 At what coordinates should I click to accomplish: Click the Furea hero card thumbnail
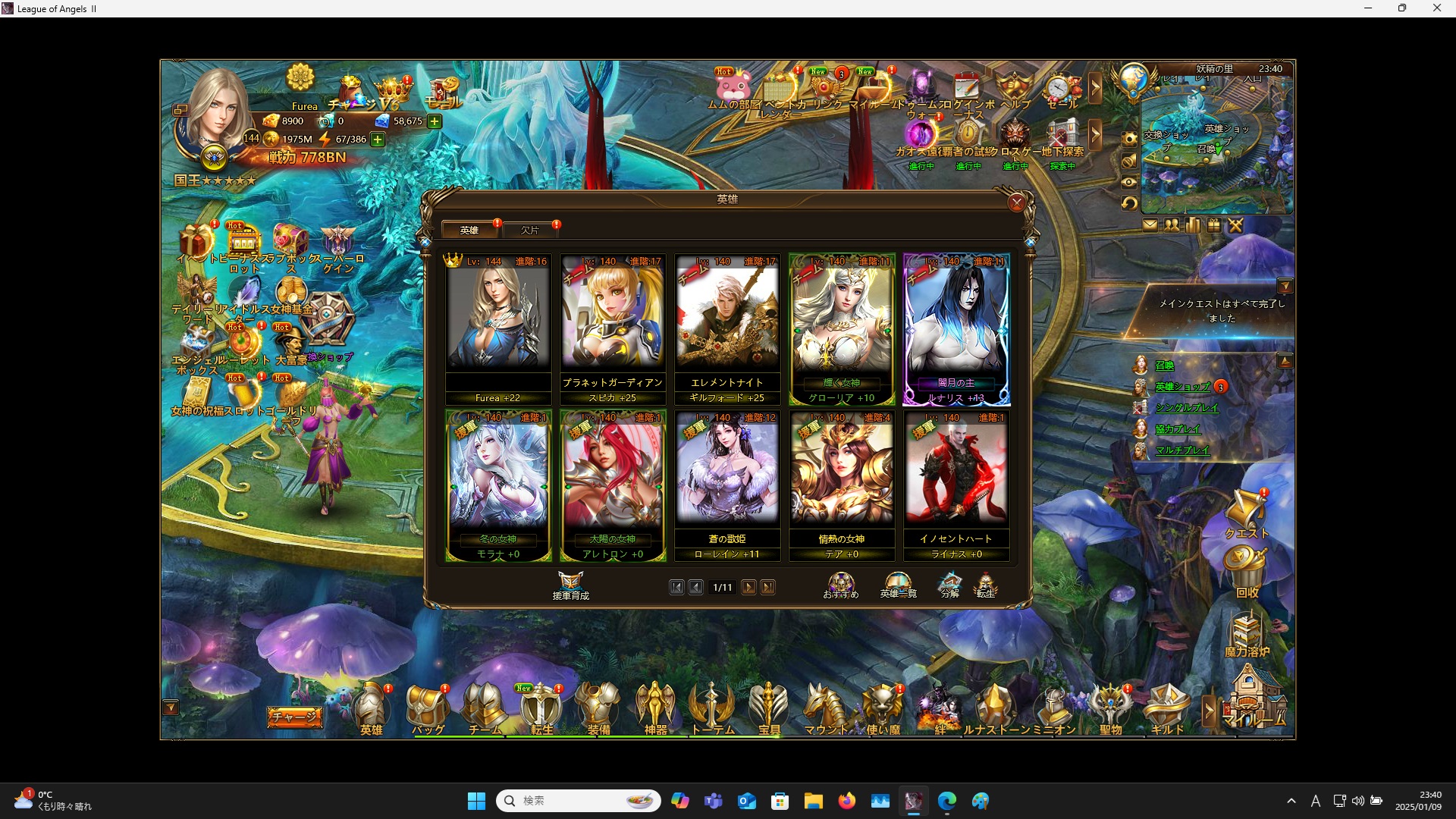click(498, 318)
